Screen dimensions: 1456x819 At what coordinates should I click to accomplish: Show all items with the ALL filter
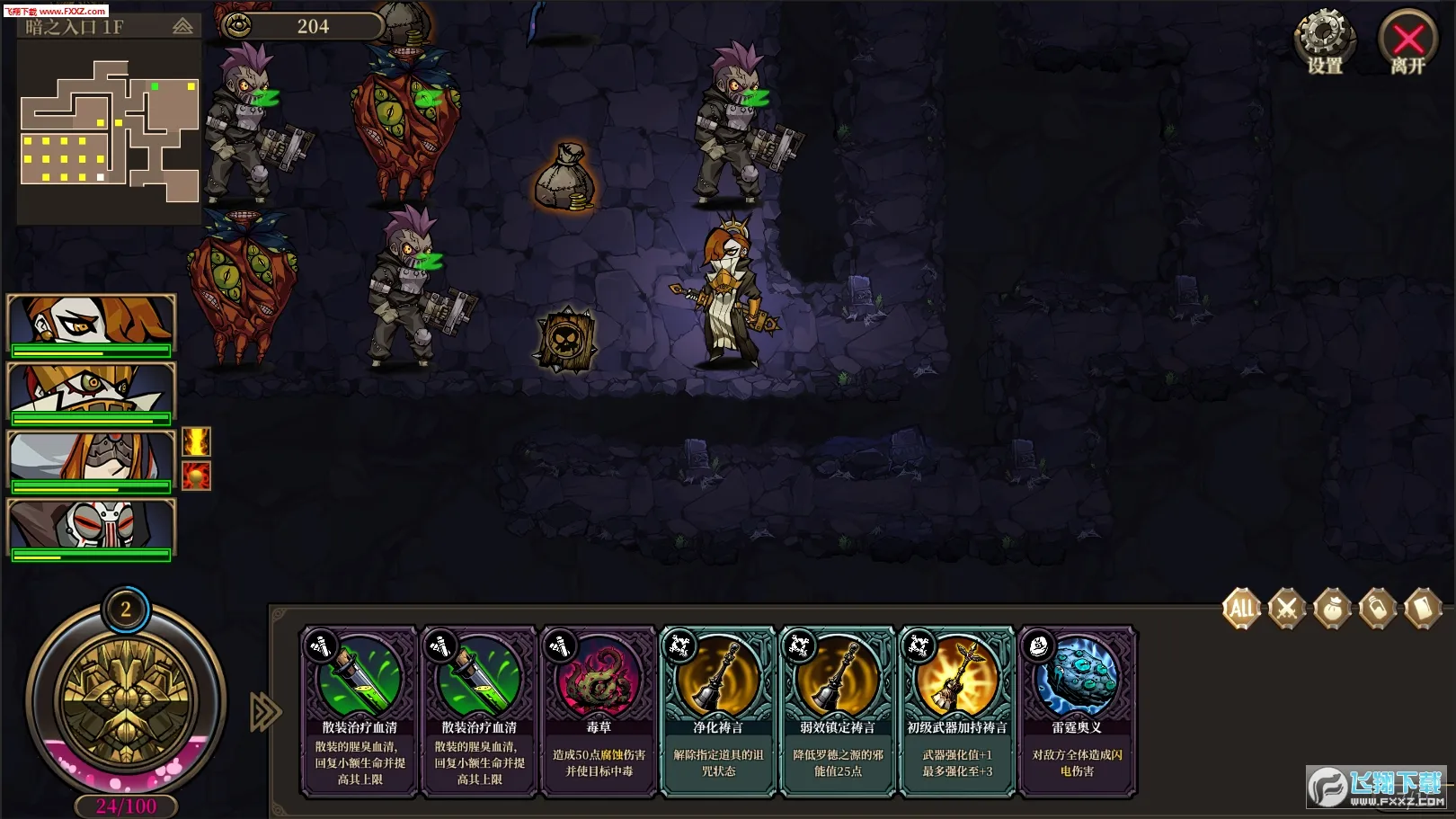point(1241,609)
